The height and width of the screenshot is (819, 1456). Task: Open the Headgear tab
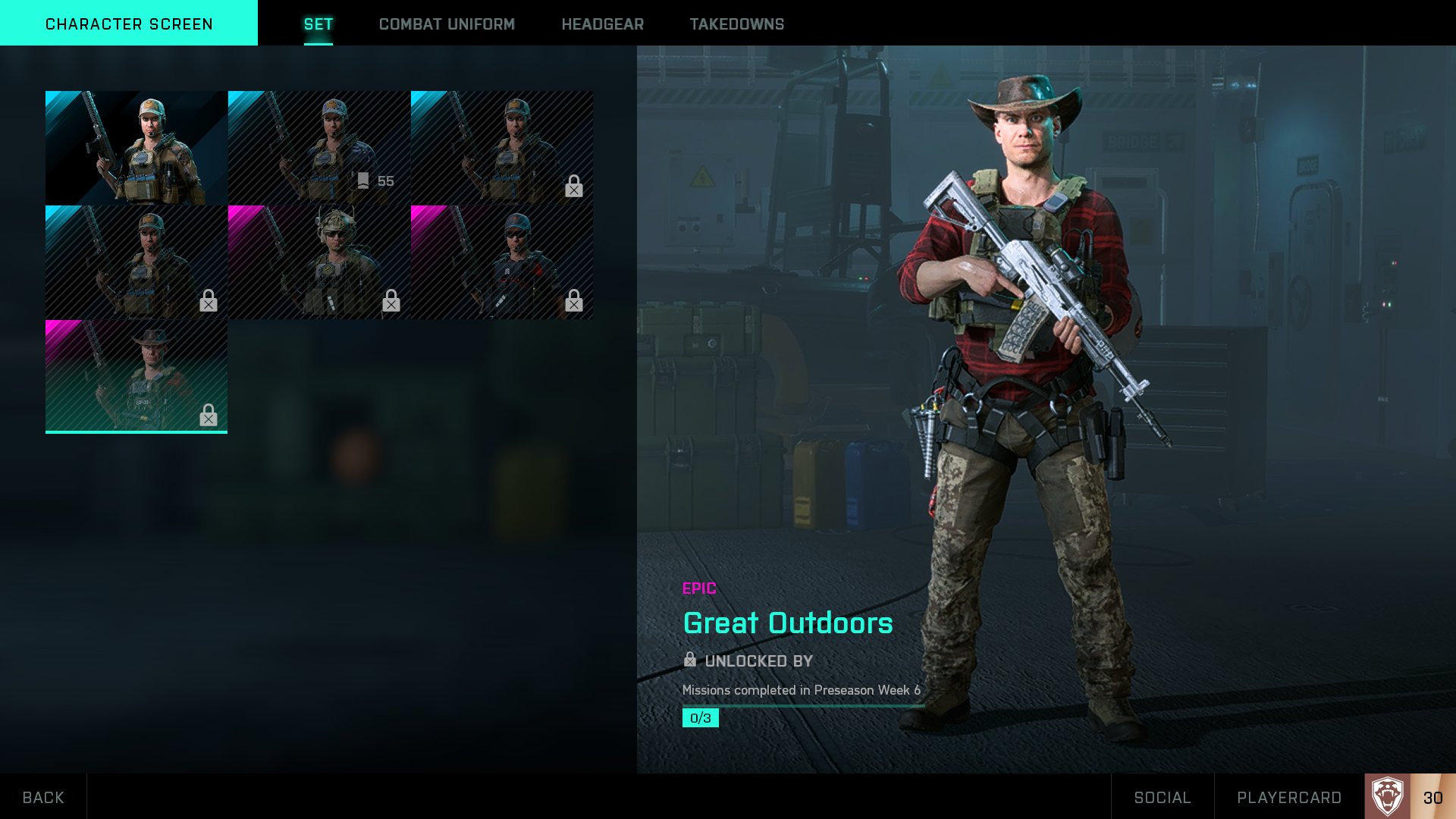(x=602, y=24)
